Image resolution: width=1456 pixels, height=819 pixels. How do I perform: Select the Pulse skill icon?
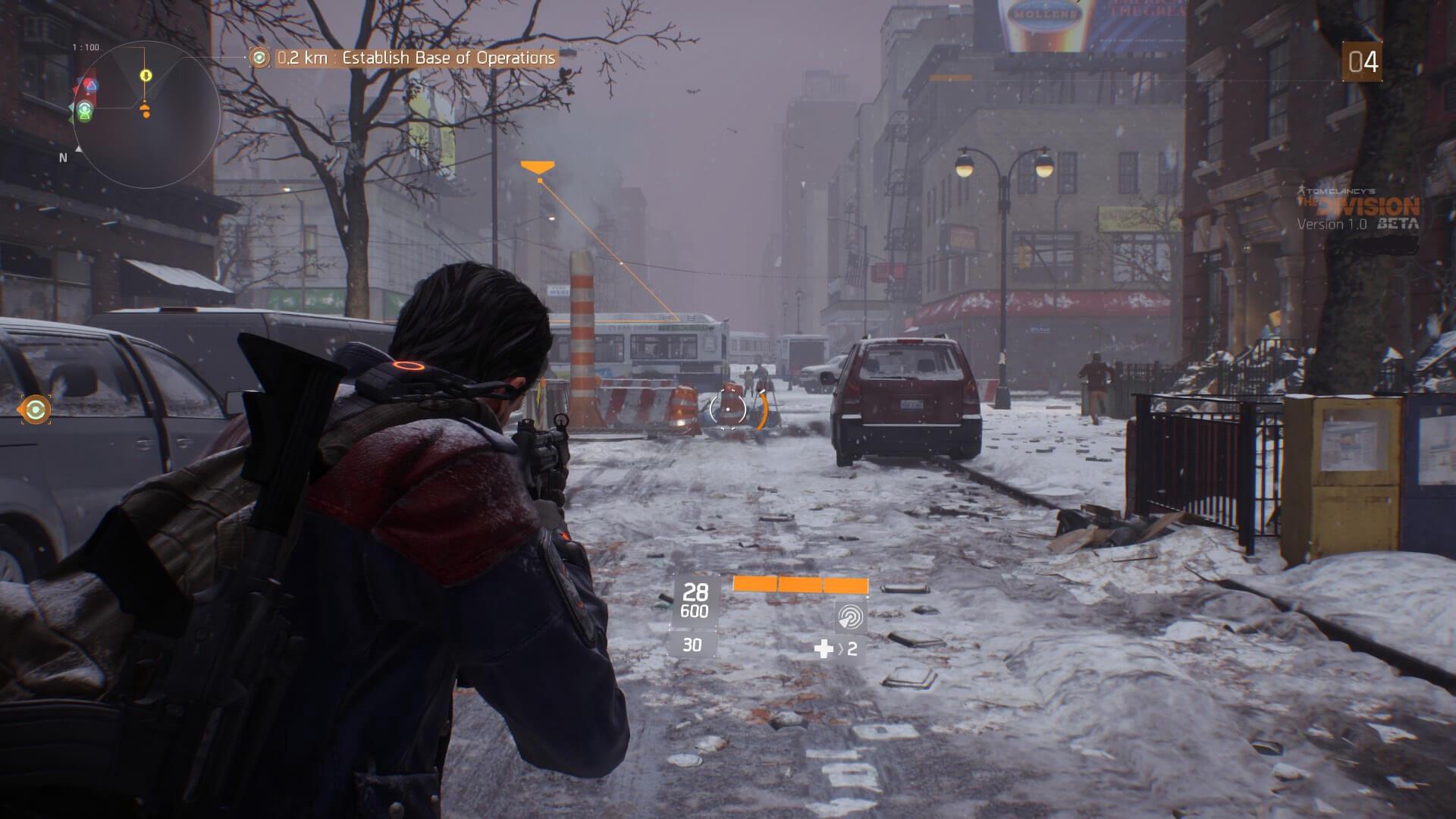850,617
